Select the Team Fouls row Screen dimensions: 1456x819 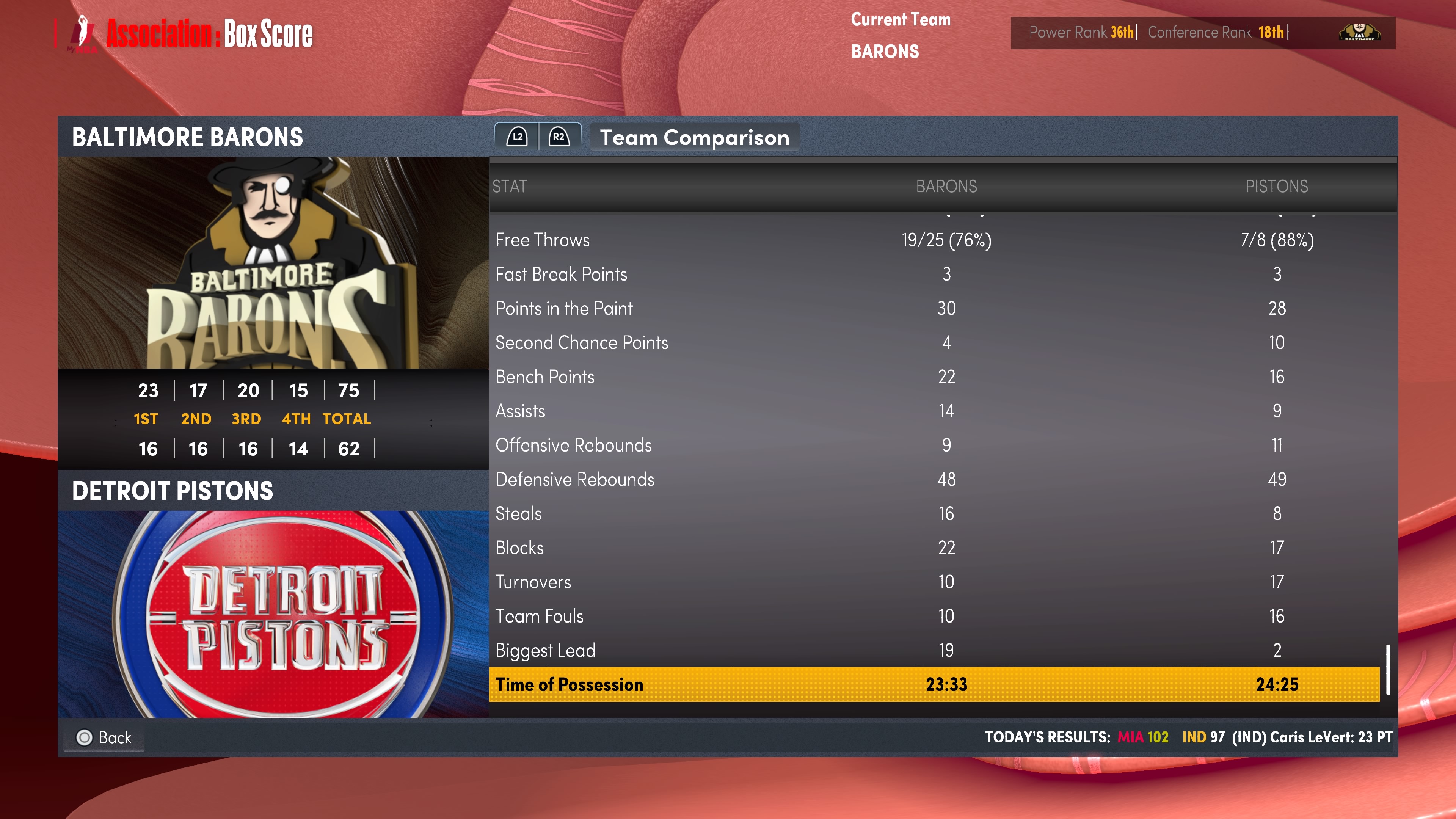click(934, 616)
